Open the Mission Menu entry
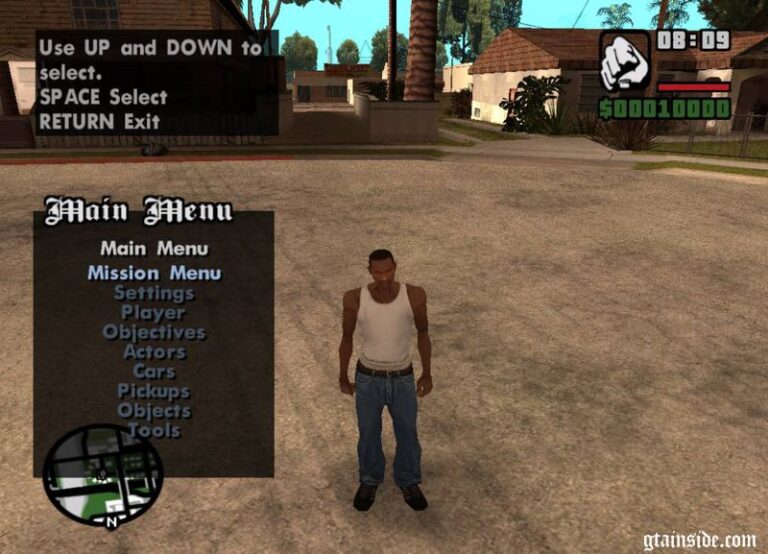The width and height of the screenshot is (768, 554). coord(154,273)
